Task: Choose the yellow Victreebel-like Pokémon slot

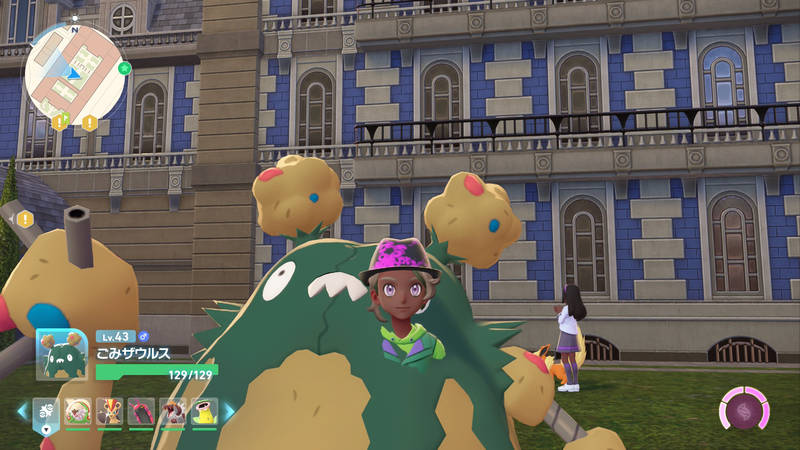Action: [x=204, y=411]
